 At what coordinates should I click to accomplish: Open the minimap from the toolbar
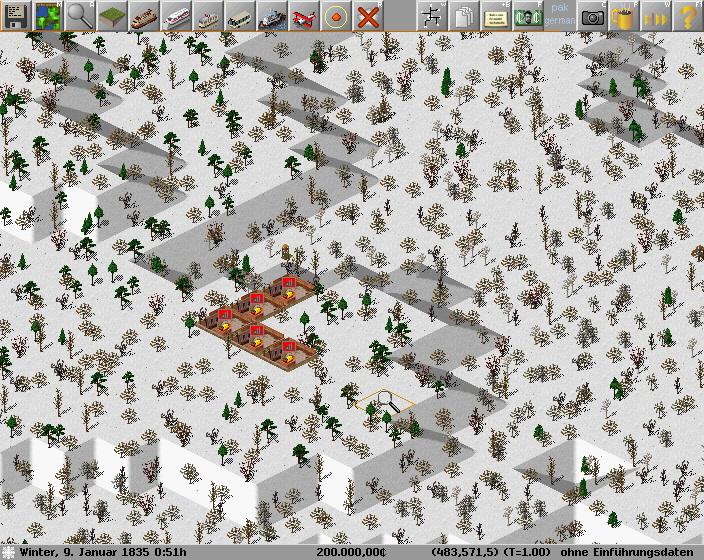tap(48, 15)
